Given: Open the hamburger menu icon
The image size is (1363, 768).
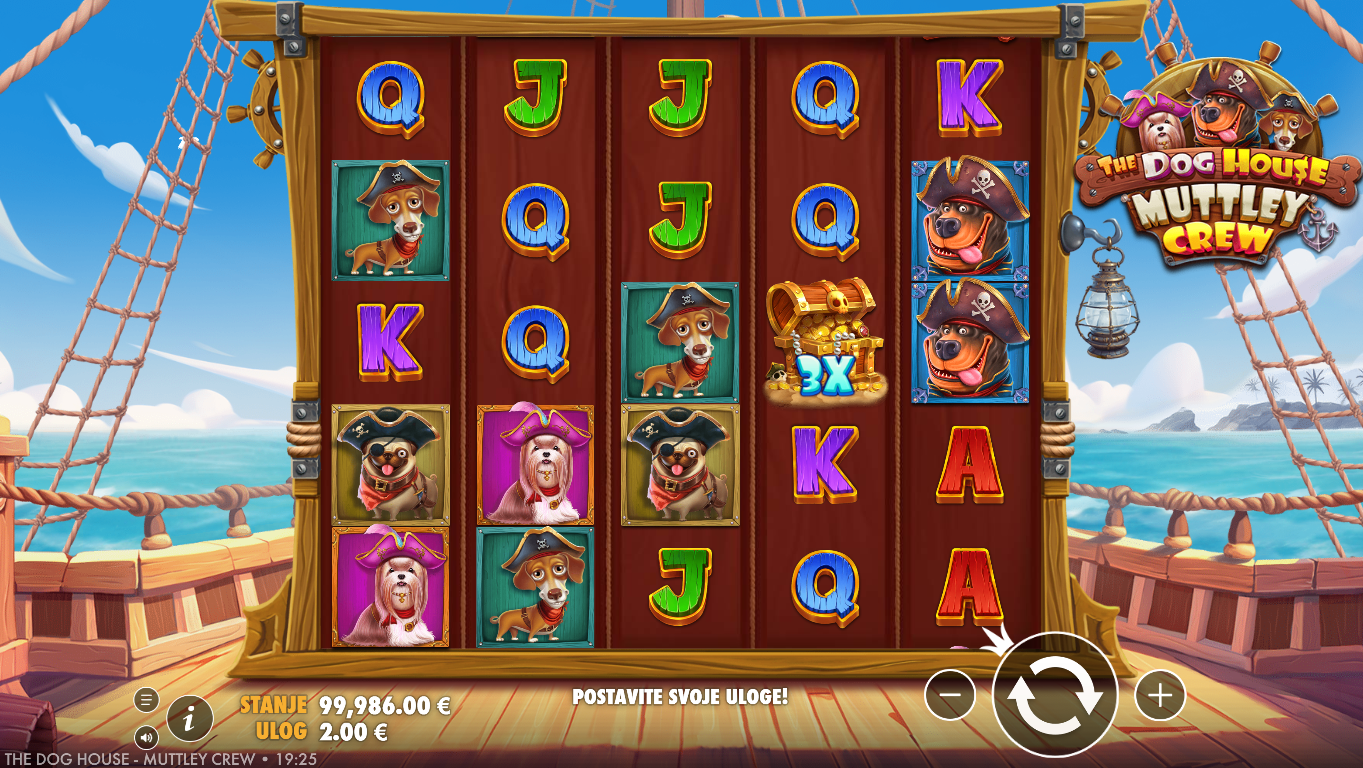Looking at the screenshot, I should click(146, 699).
